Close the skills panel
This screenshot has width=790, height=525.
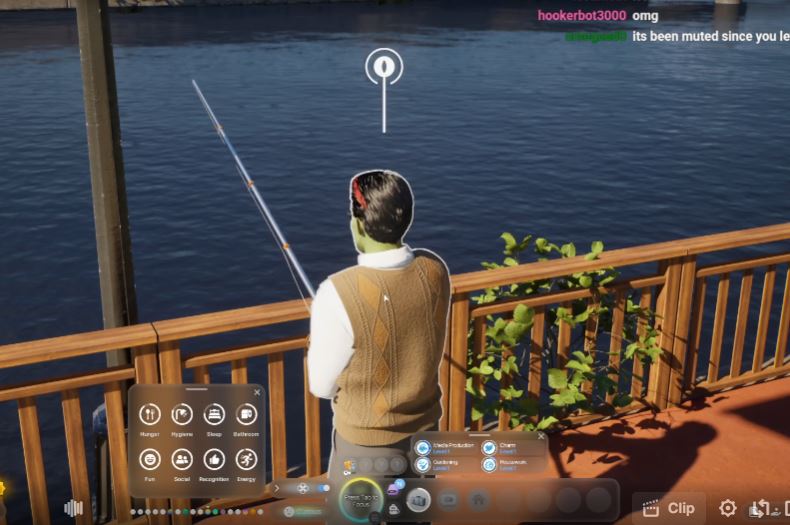(x=541, y=436)
